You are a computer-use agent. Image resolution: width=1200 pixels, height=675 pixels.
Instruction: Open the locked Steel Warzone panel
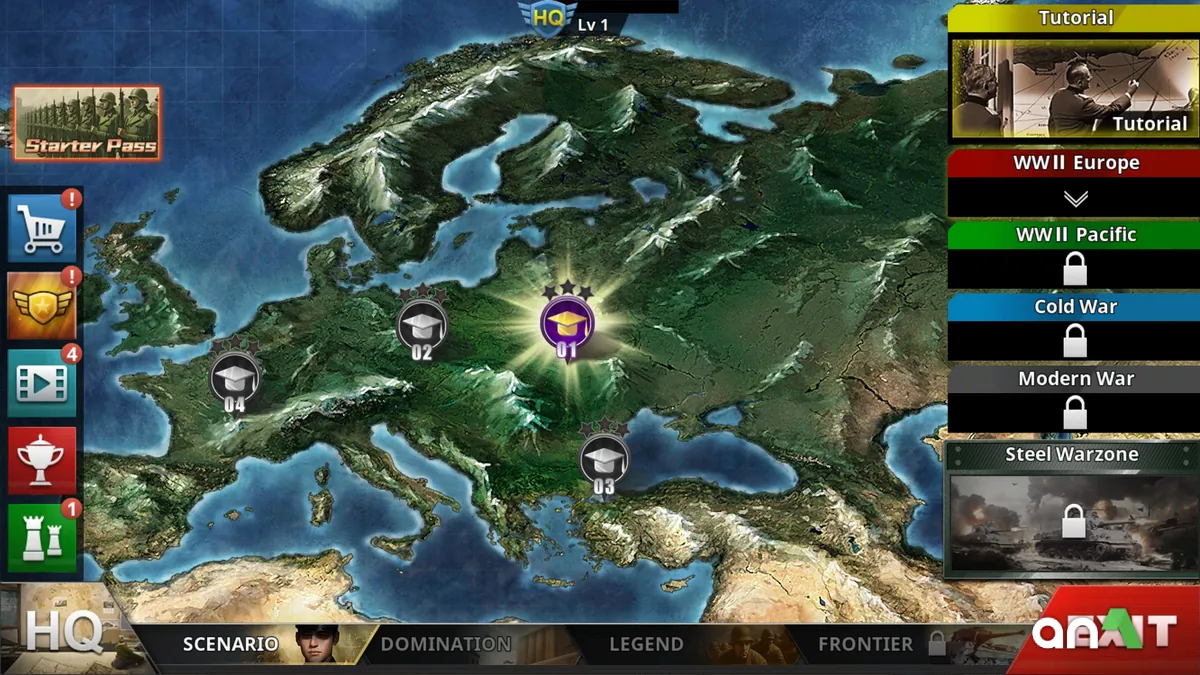coord(1073,510)
